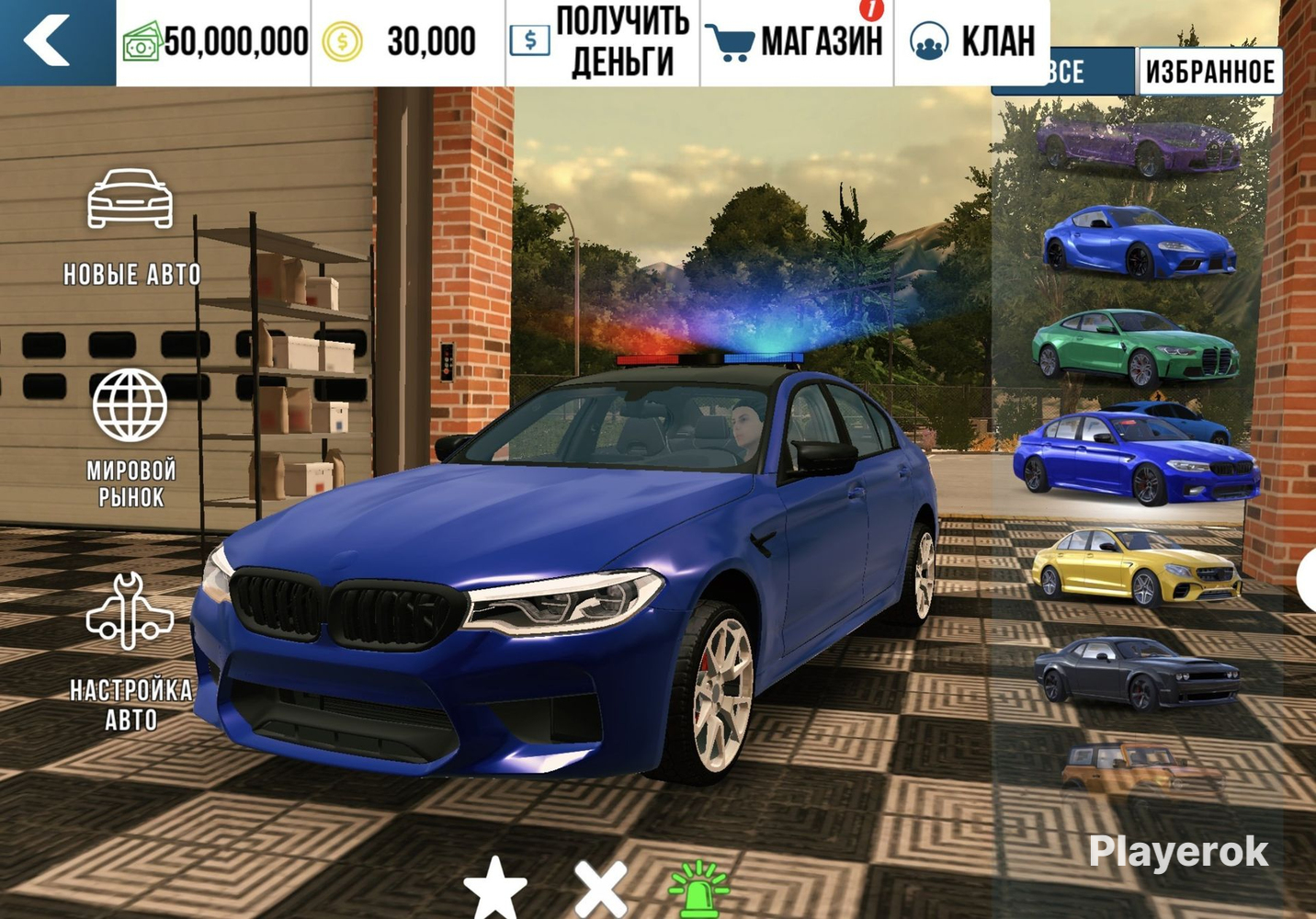Open the Получить деньги menu

click(x=602, y=42)
